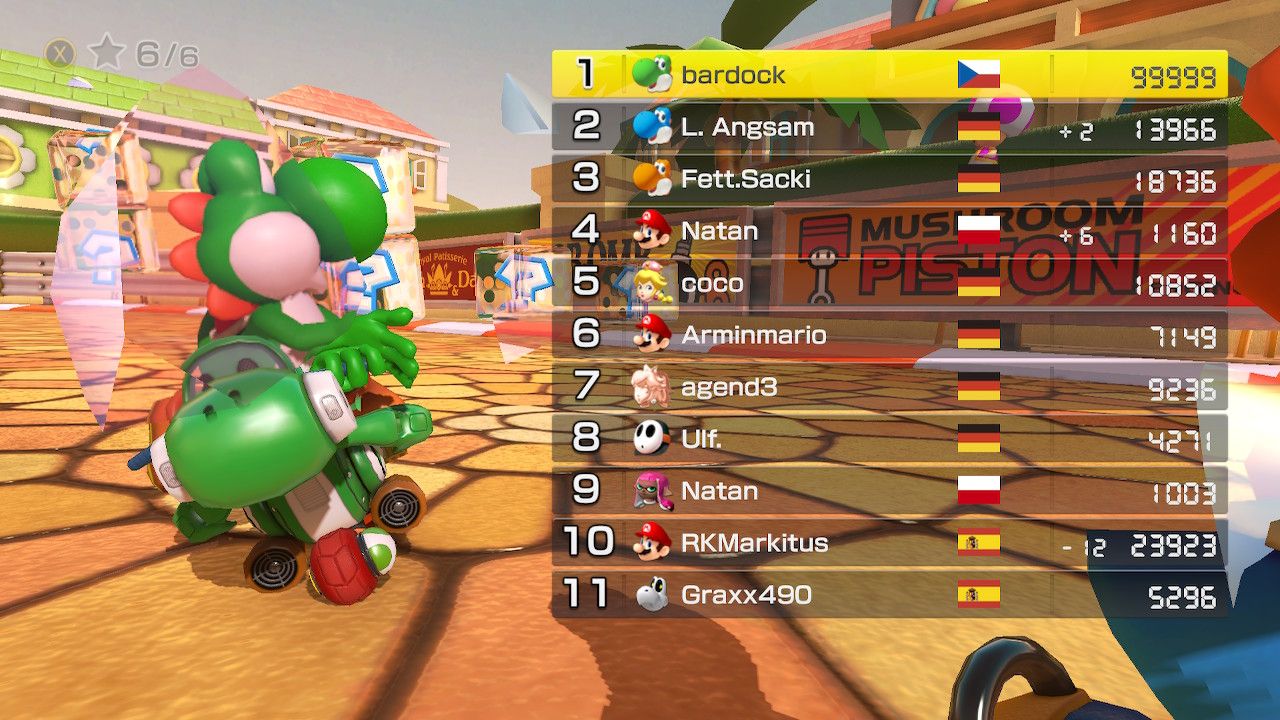Choose the RKMarkitus leaderboard row
1280x720 pixels.
[x=889, y=543]
